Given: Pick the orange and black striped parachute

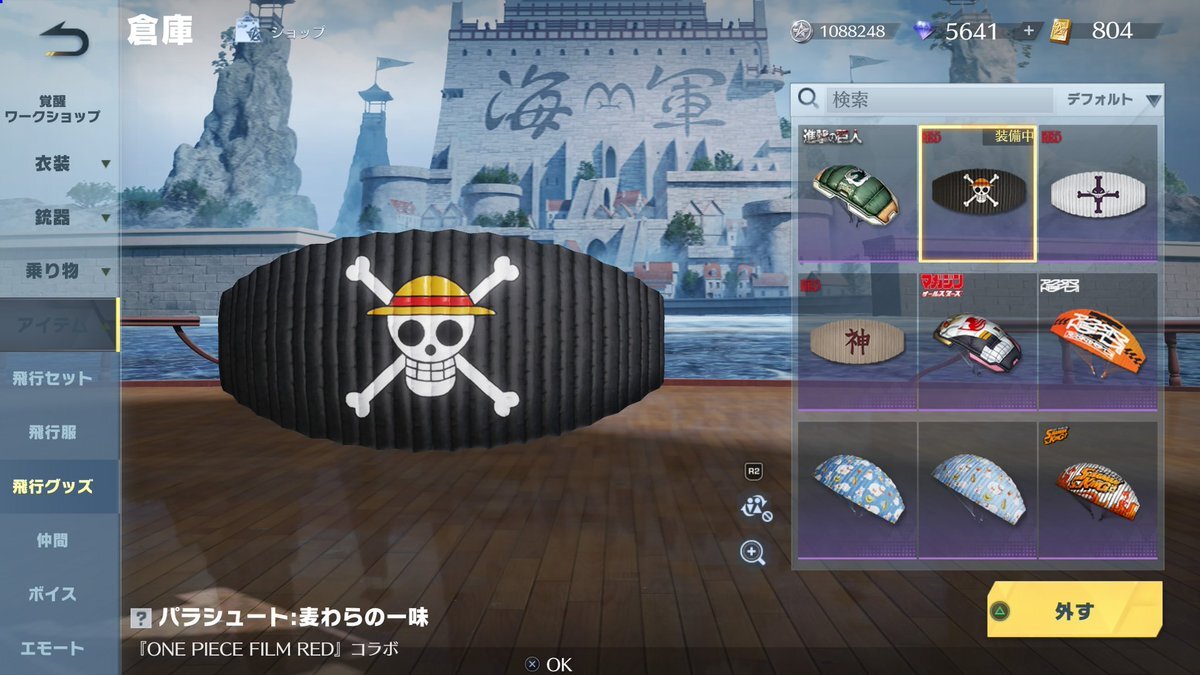Looking at the screenshot, I should 1097,341.
